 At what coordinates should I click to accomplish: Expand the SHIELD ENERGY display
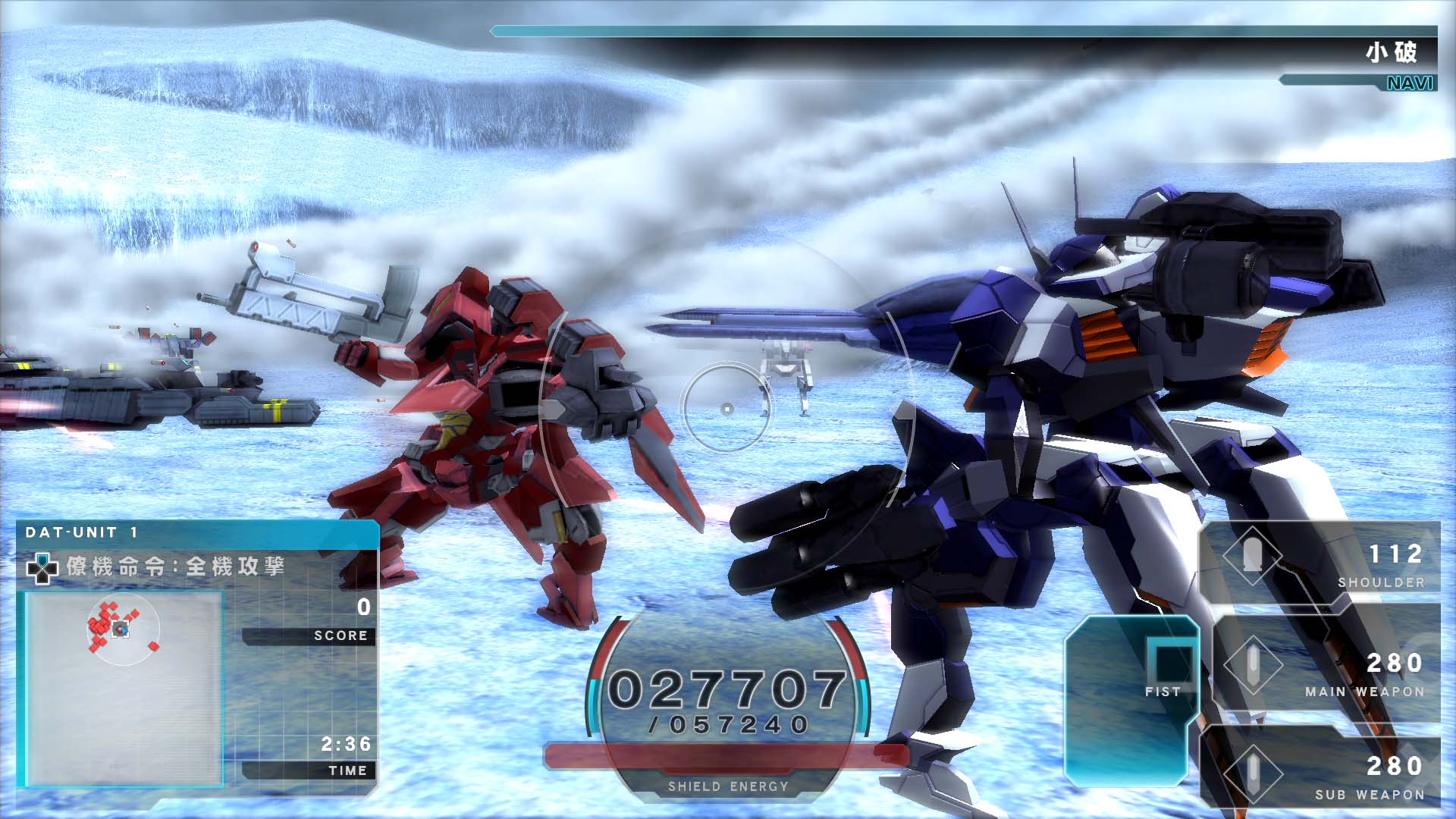pyautogui.click(x=726, y=786)
